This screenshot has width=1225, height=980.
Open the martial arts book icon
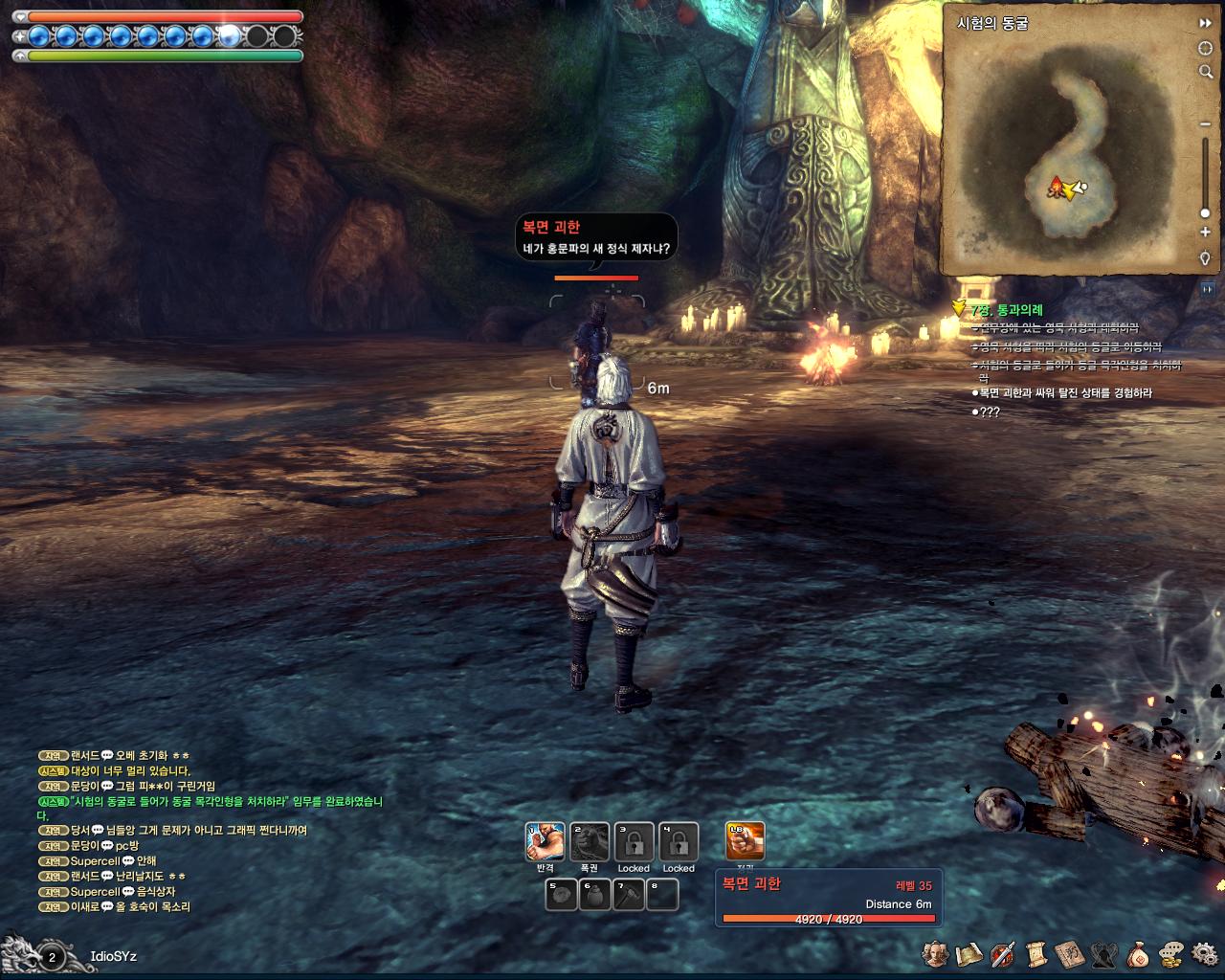point(1069,954)
